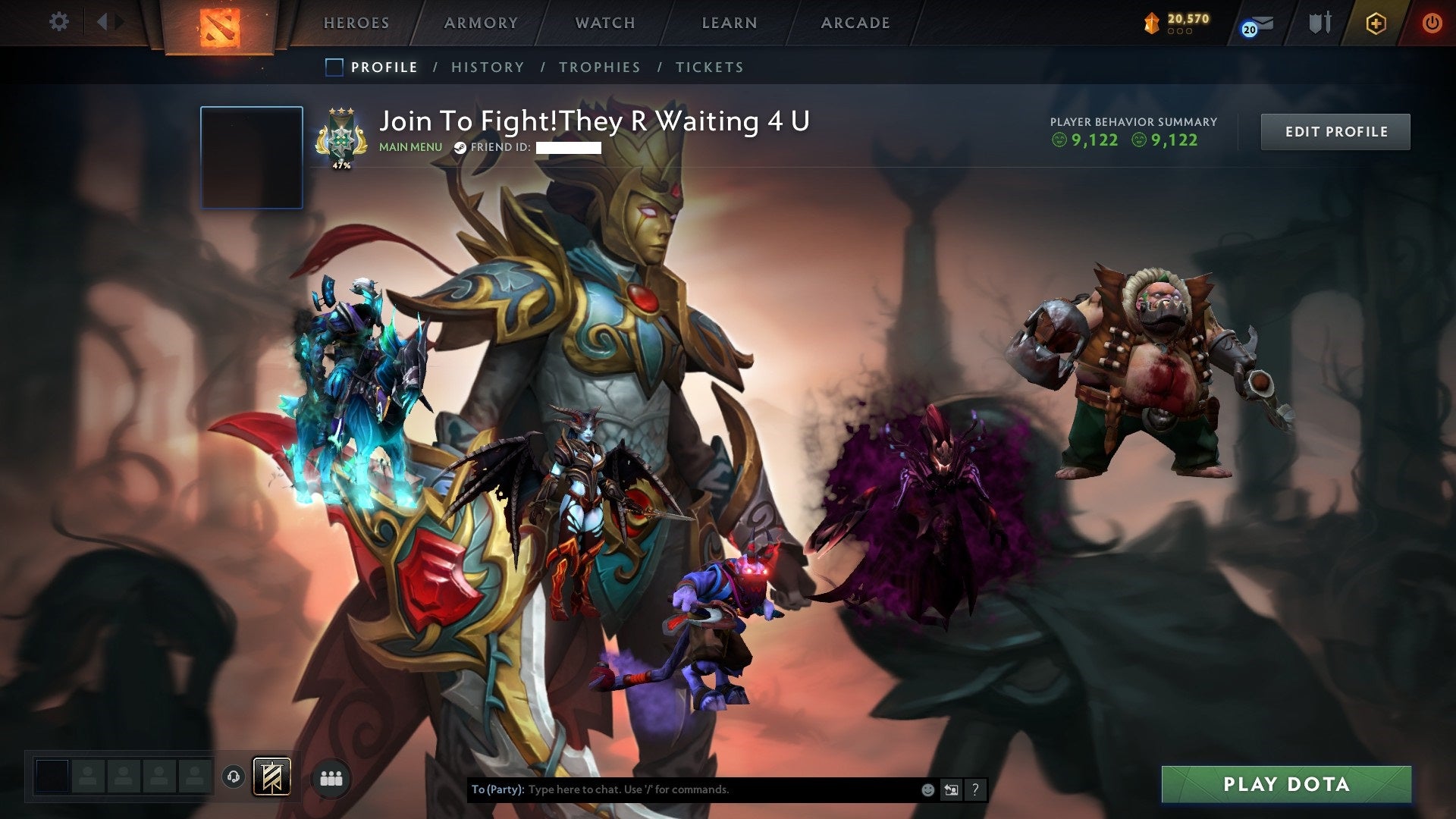Switch to the HISTORY tab
This screenshot has height=819, width=1456.
point(487,67)
